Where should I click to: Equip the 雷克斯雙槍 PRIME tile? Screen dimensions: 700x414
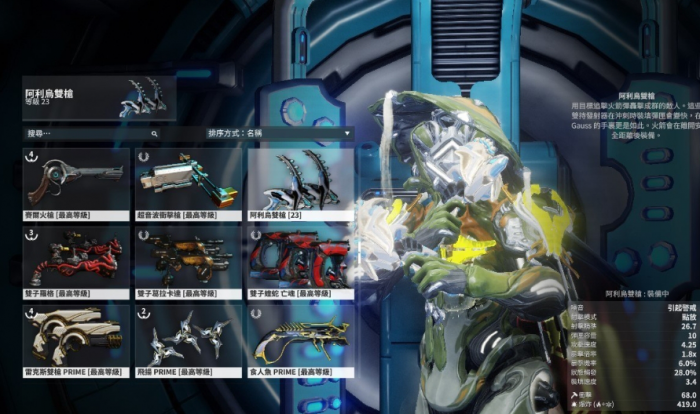tap(76, 337)
